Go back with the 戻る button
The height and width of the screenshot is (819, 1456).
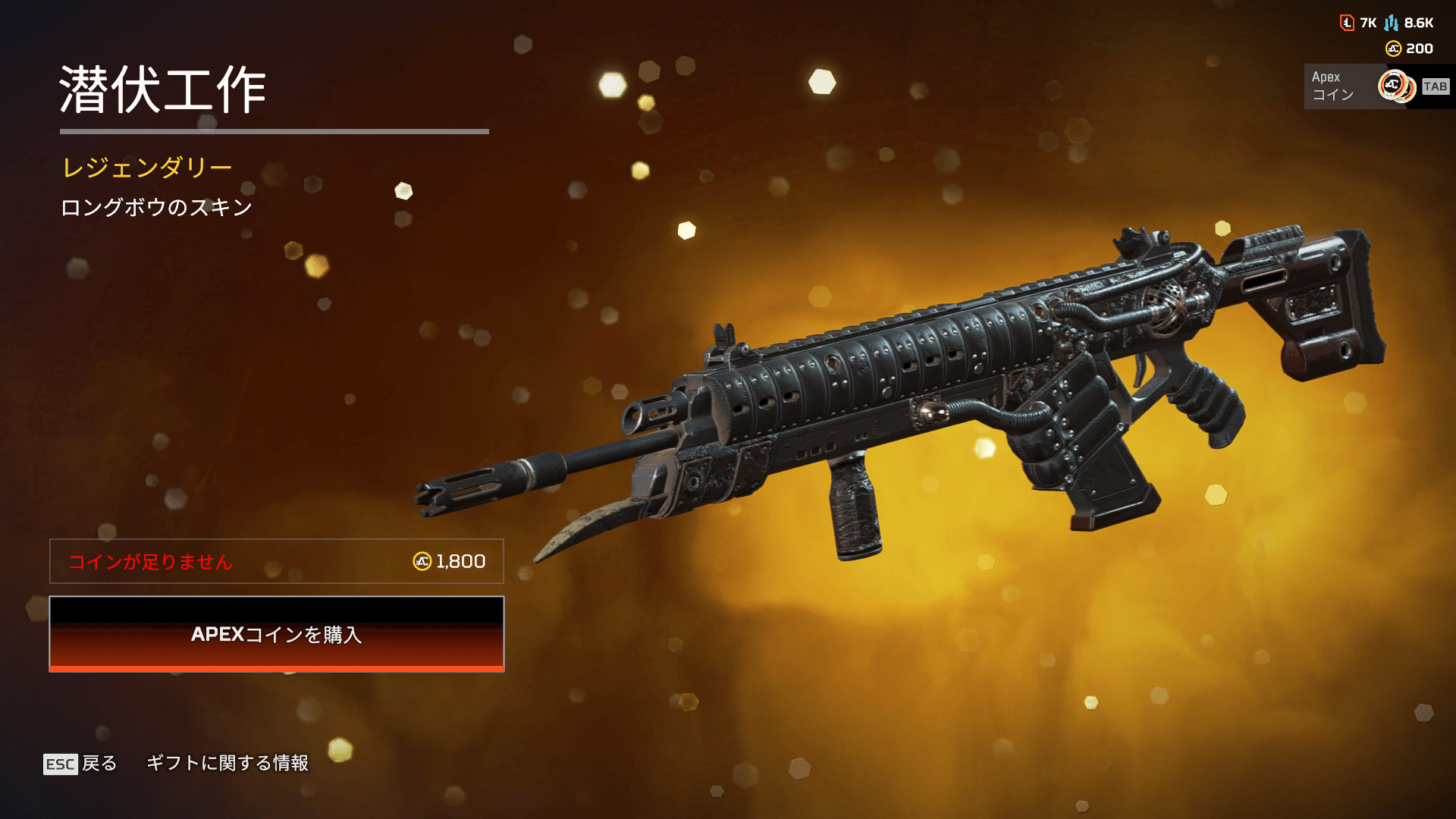click(x=80, y=763)
